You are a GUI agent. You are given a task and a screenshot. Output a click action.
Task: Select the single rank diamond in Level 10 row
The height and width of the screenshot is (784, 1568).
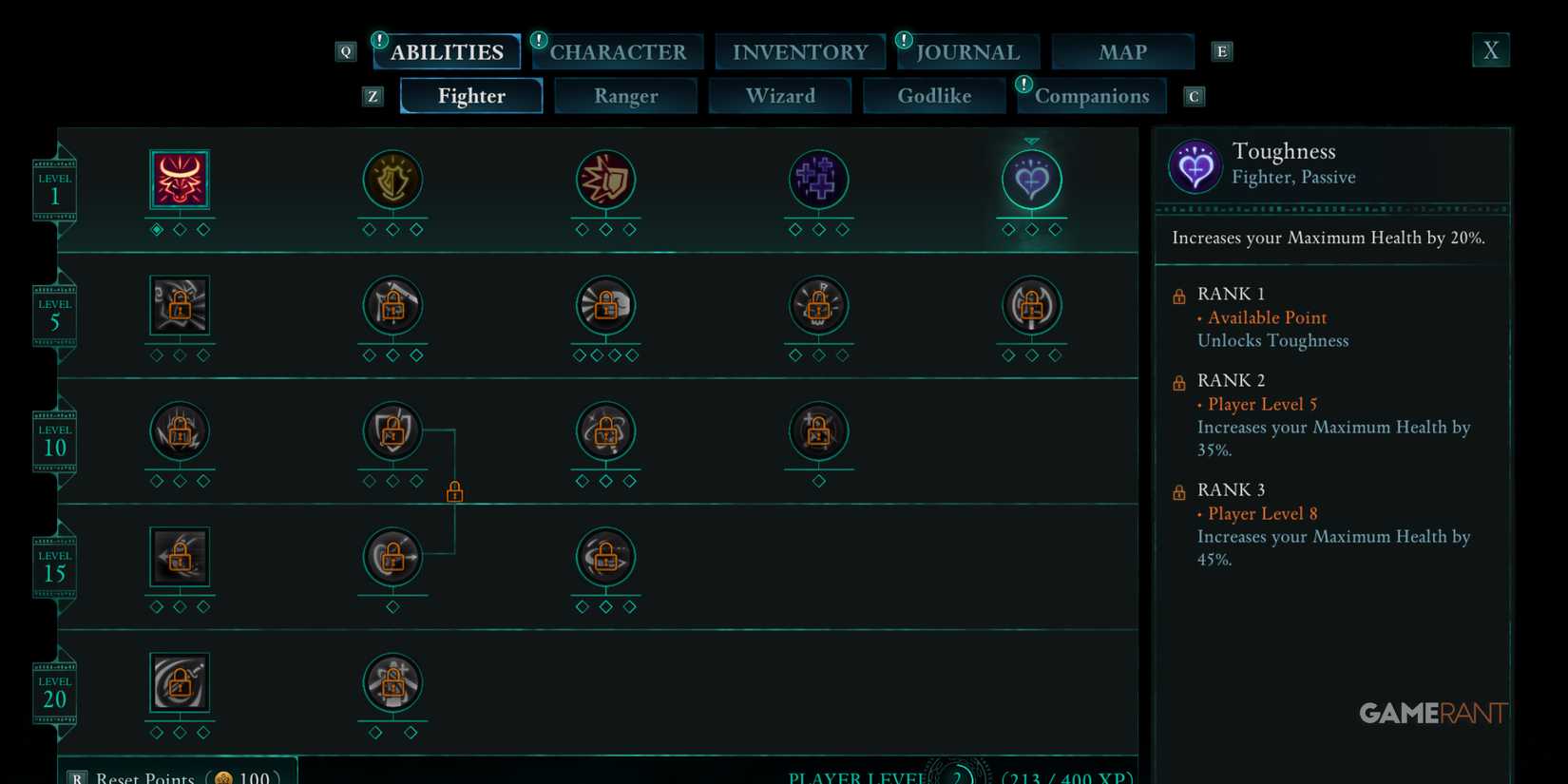pos(818,481)
